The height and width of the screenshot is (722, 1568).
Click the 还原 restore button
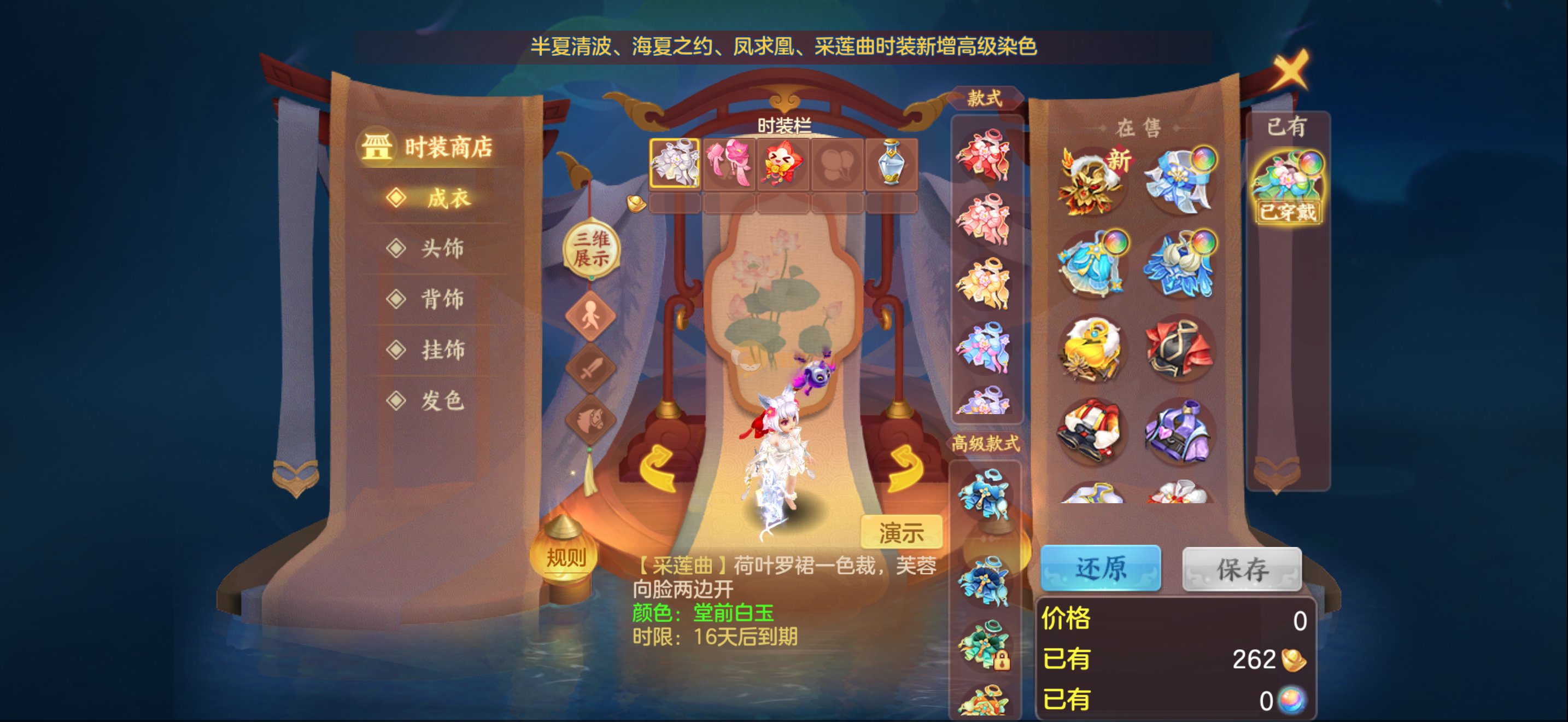pyautogui.click(x=1100, y=568)
